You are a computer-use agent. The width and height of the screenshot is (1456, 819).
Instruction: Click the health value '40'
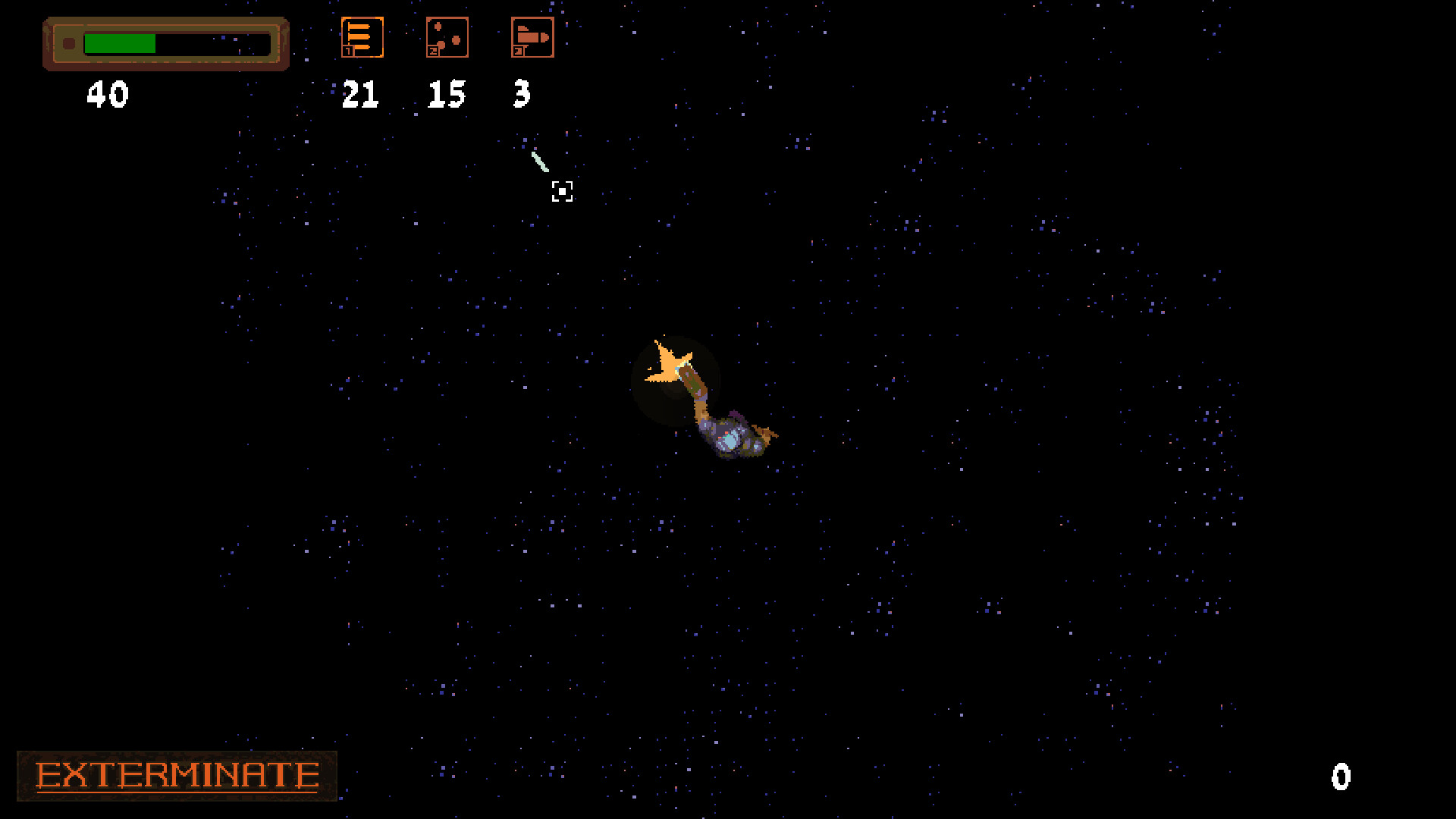pos(108,95)
